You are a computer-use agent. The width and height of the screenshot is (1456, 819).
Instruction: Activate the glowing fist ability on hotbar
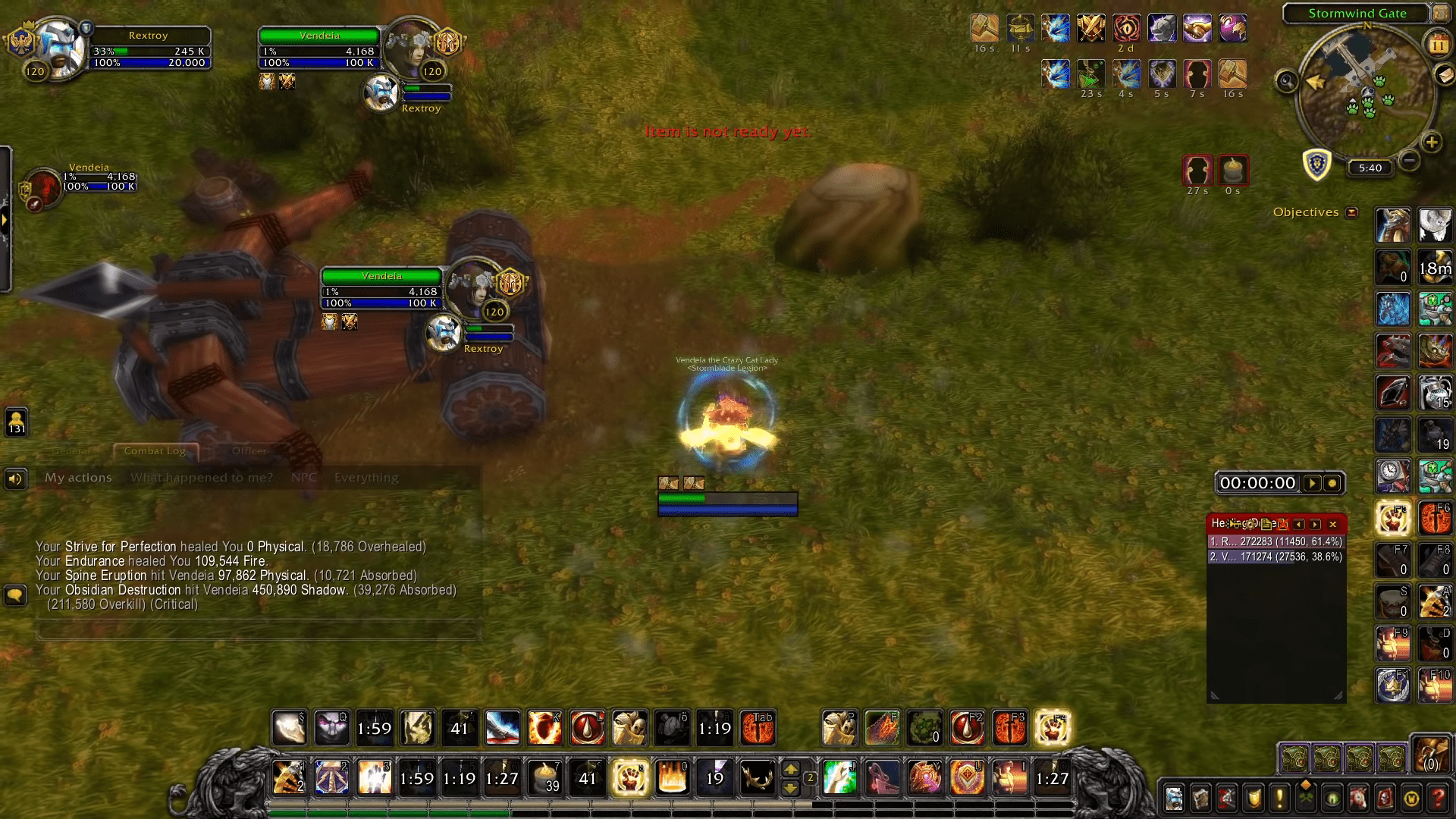tap(630, 778)
